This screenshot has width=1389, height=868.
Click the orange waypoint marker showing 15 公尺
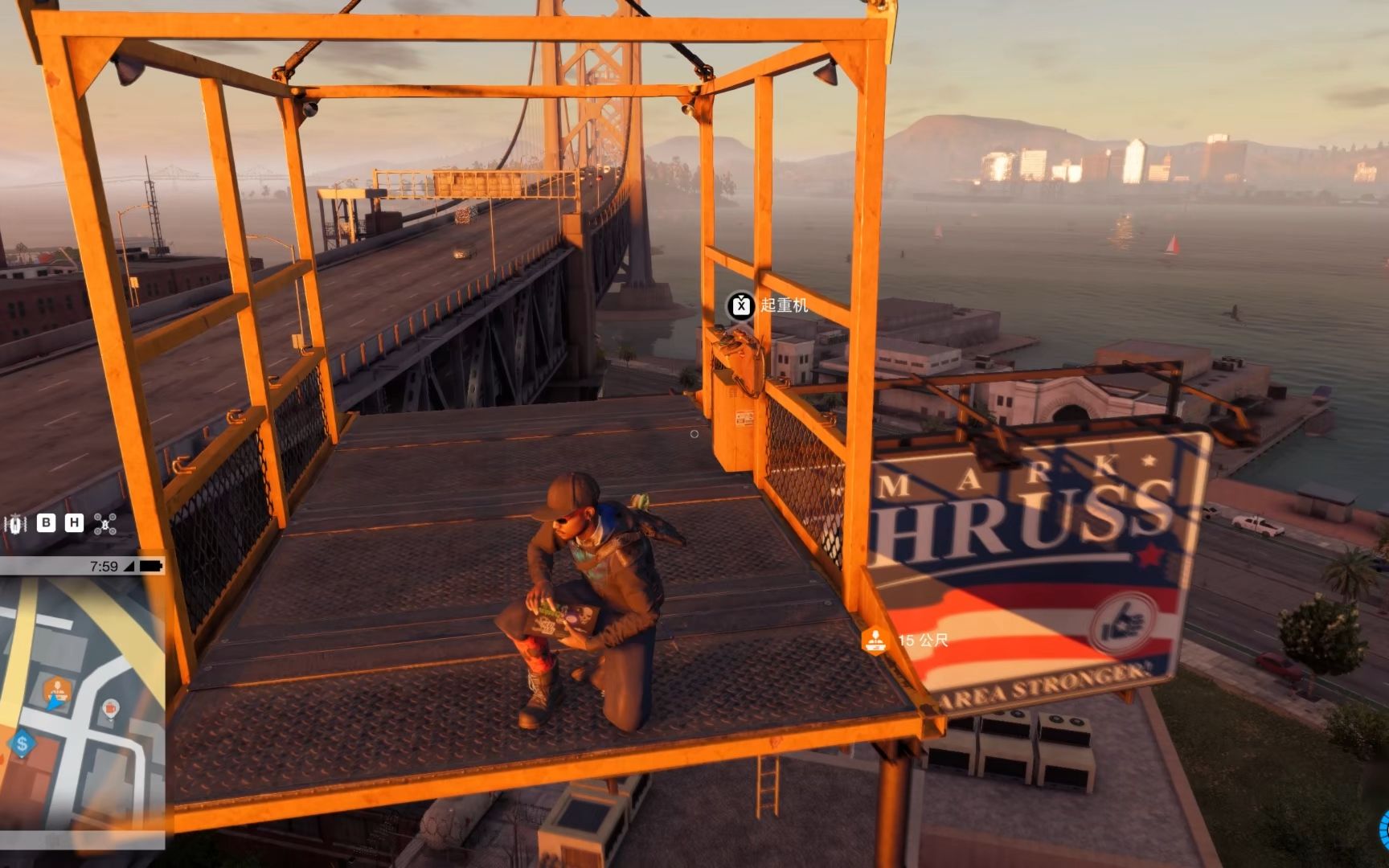[874, 641]
